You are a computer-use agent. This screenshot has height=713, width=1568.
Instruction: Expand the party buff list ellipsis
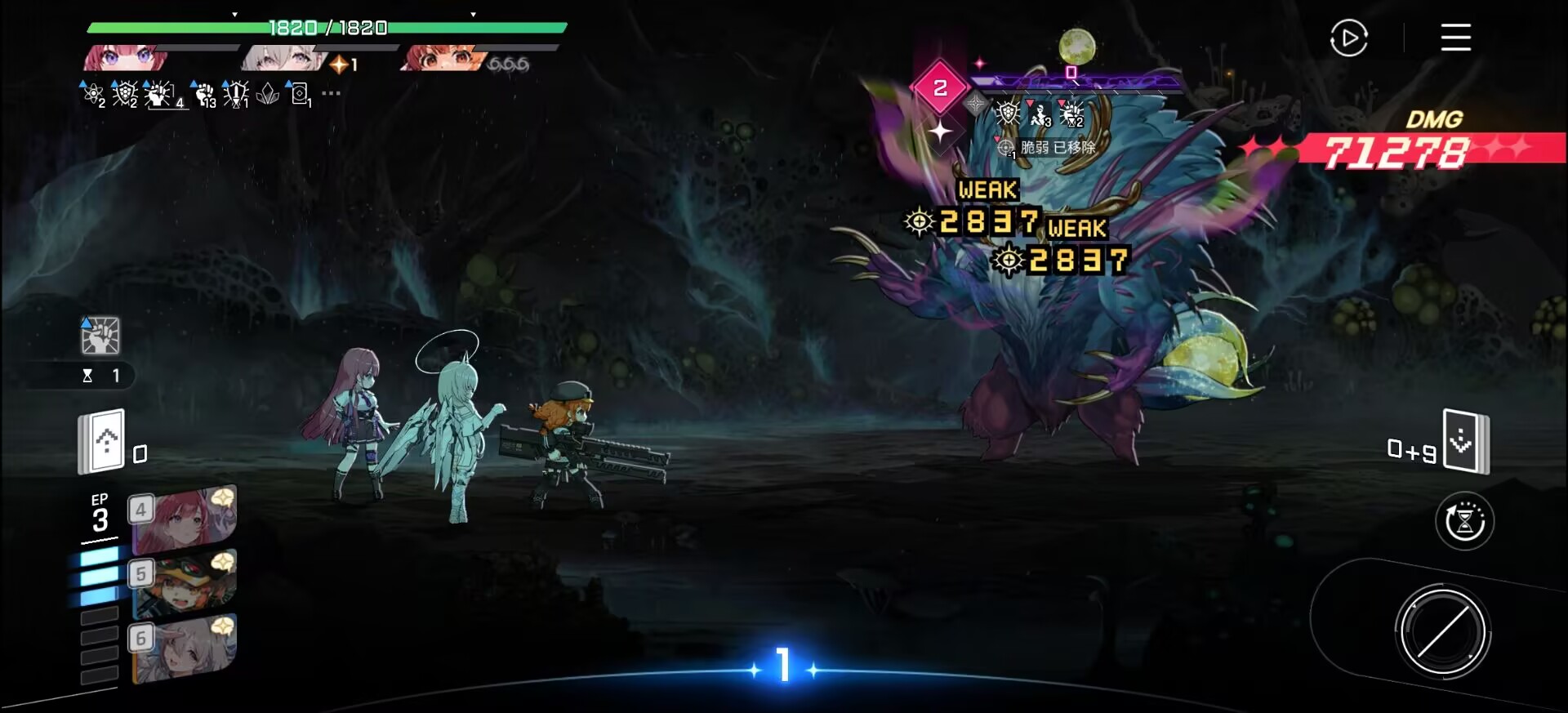[x=331, y=94]
